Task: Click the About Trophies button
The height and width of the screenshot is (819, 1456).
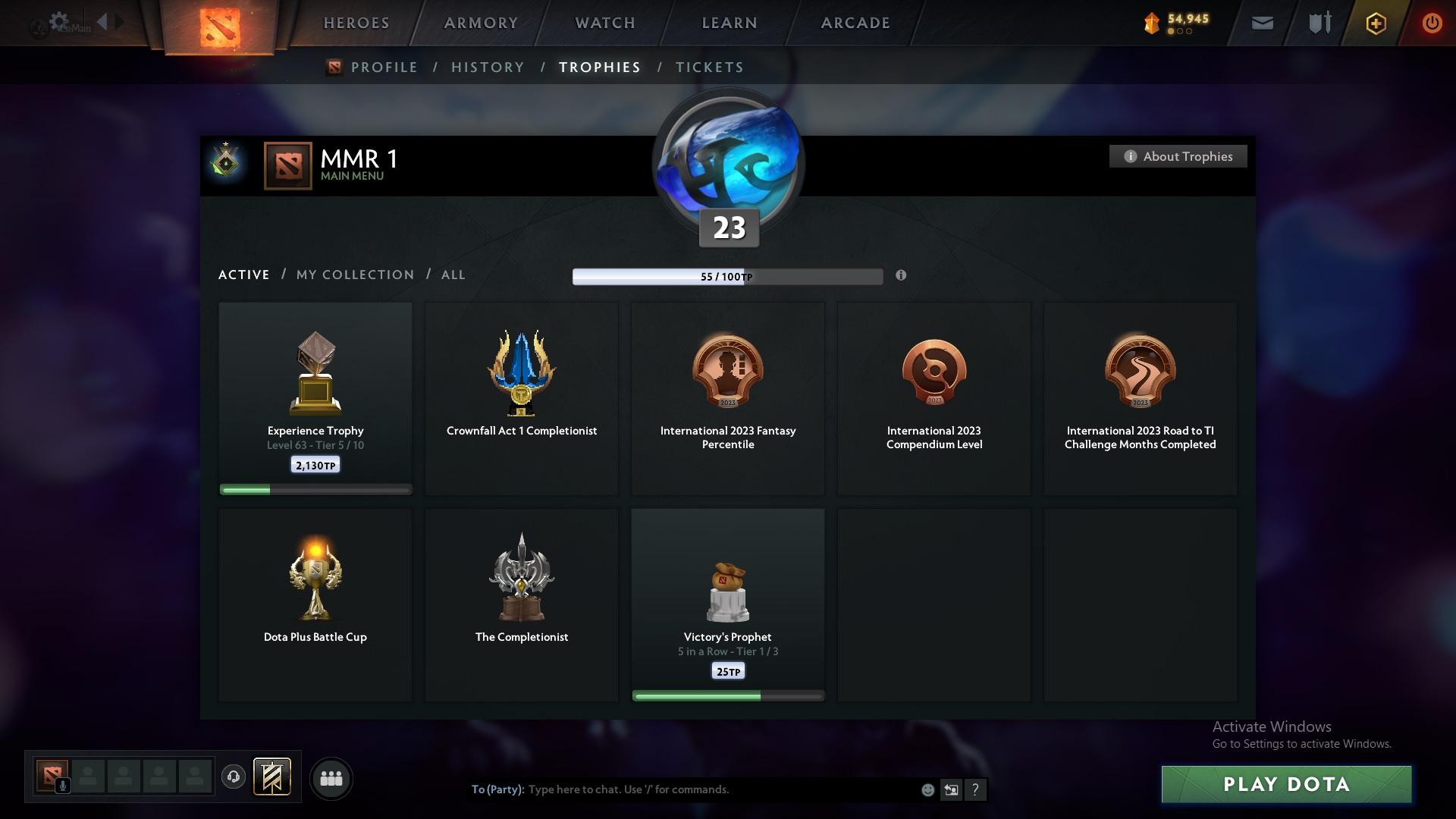Action: click(x=1178, y=156)
